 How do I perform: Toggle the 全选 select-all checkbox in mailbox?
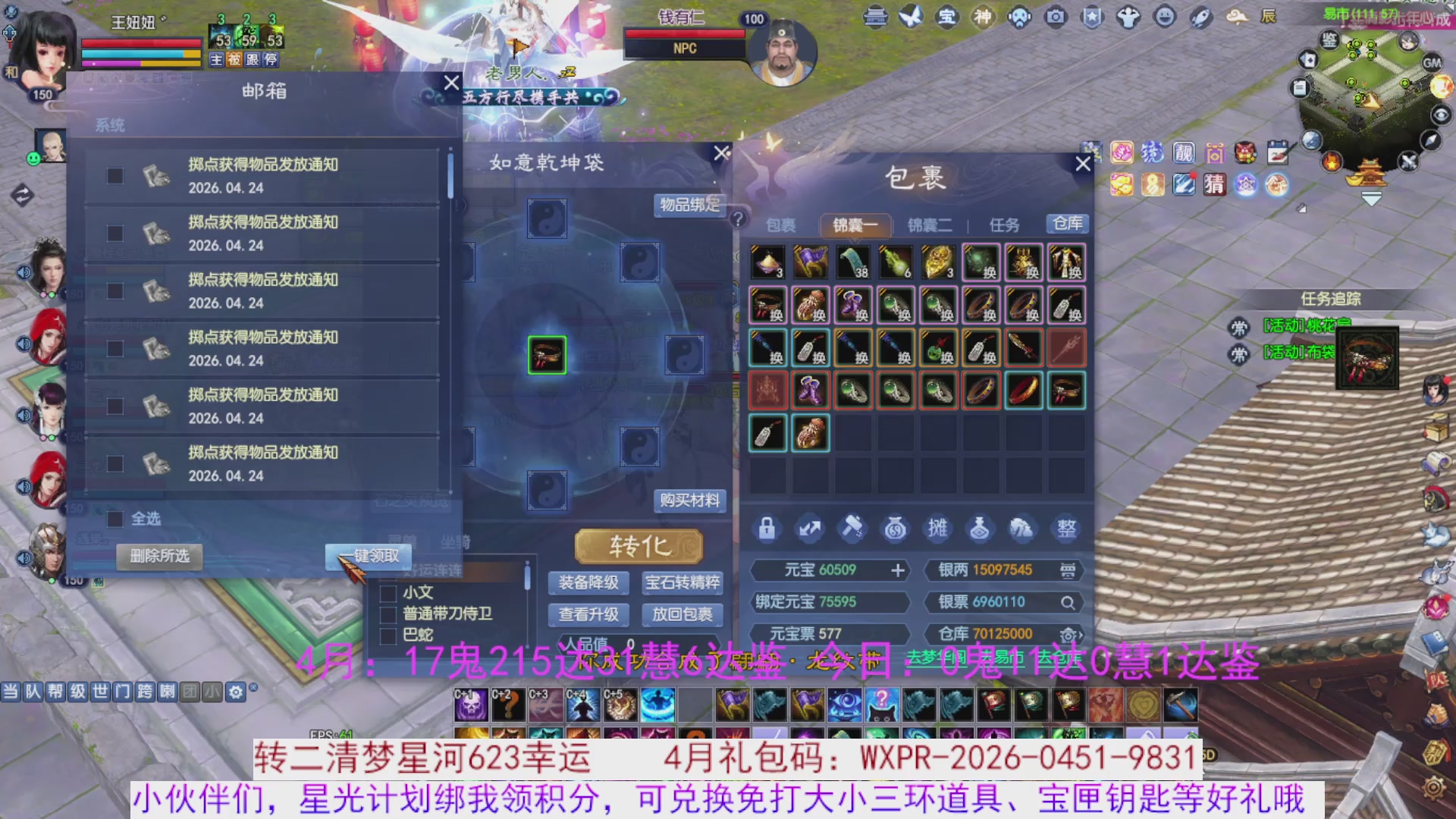[x=115, y=519]
